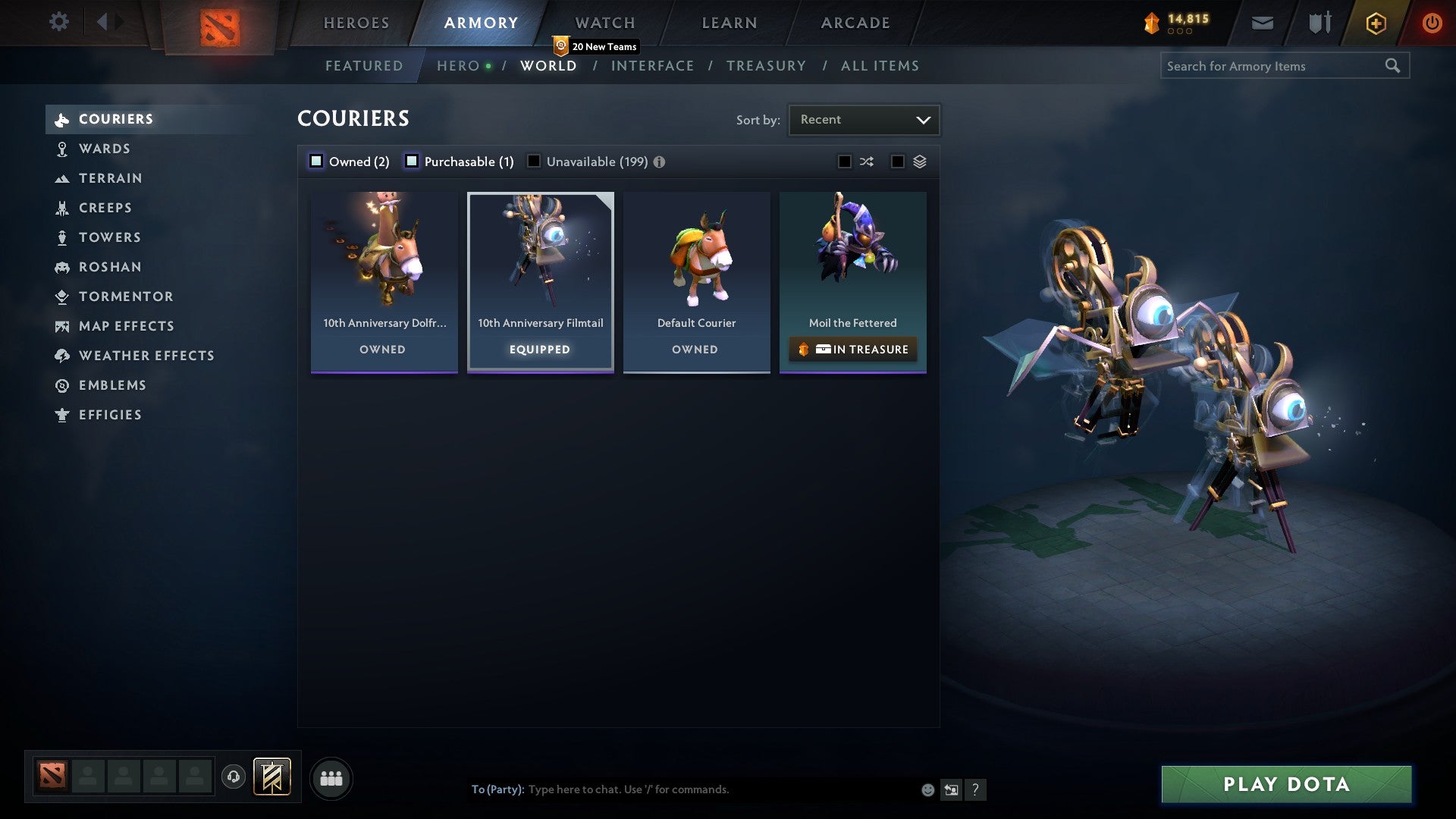The image size is (1456, 819).
Task: Click the settings gear icon
Action: 59,23
